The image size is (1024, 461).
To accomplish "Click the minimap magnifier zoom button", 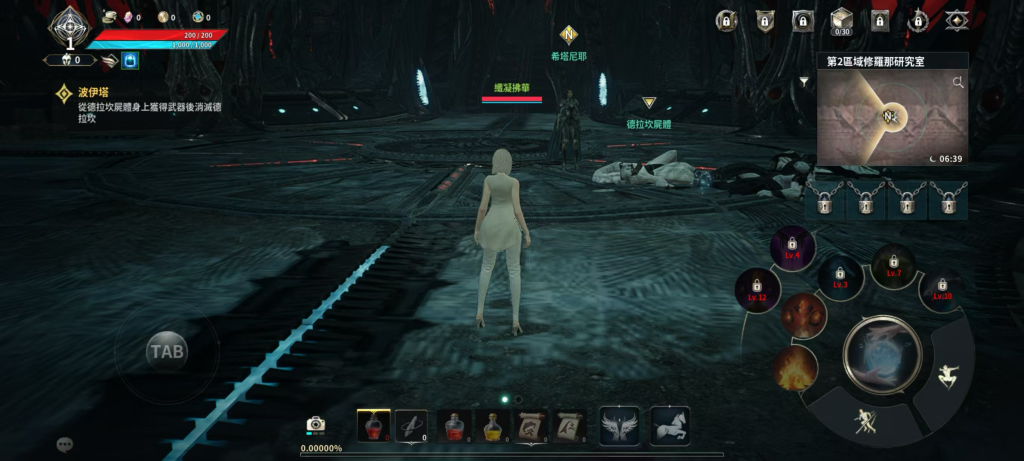I will click(x=958, y=82).
